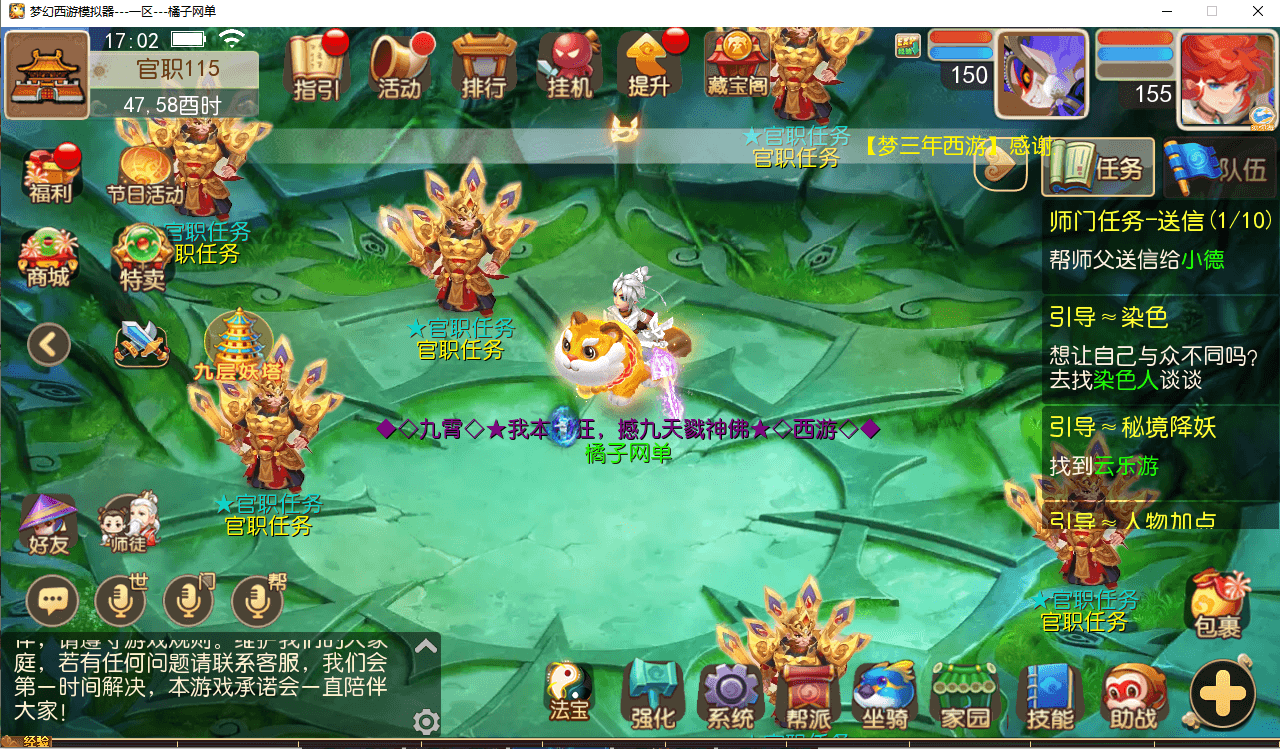
Task: Open the 藏宝阁 treasure pavilion
Action: 737,68
